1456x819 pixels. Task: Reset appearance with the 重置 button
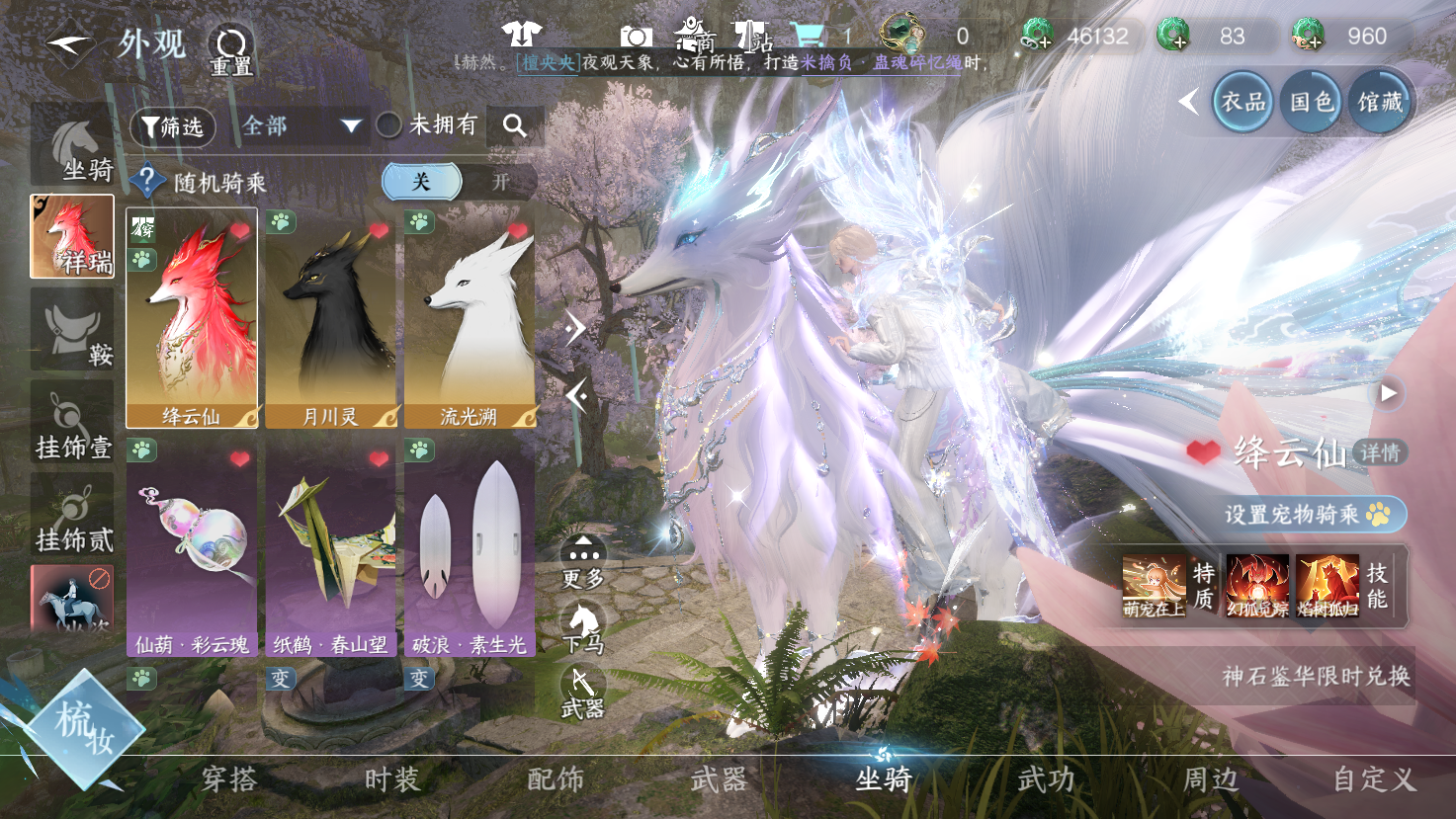(231, 49)
